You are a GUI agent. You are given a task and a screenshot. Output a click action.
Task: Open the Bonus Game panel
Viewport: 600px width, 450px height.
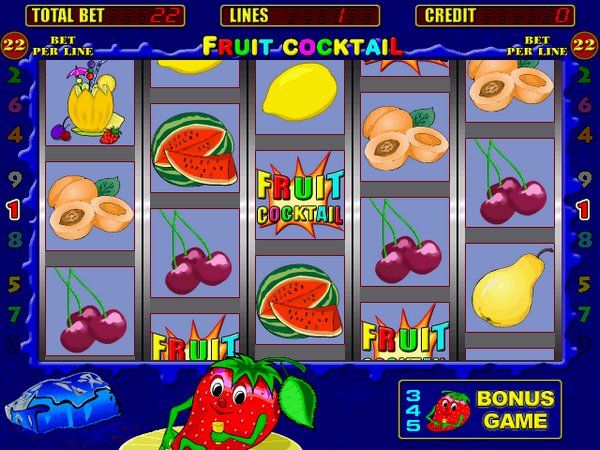click(480, 409)
